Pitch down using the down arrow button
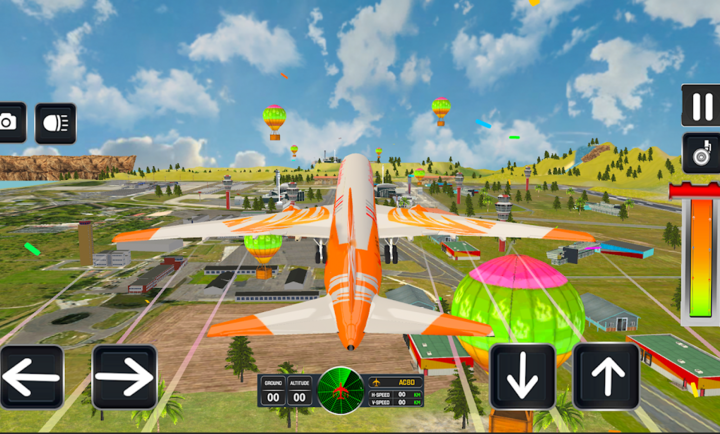720x434 pixels. pos(522,377)
